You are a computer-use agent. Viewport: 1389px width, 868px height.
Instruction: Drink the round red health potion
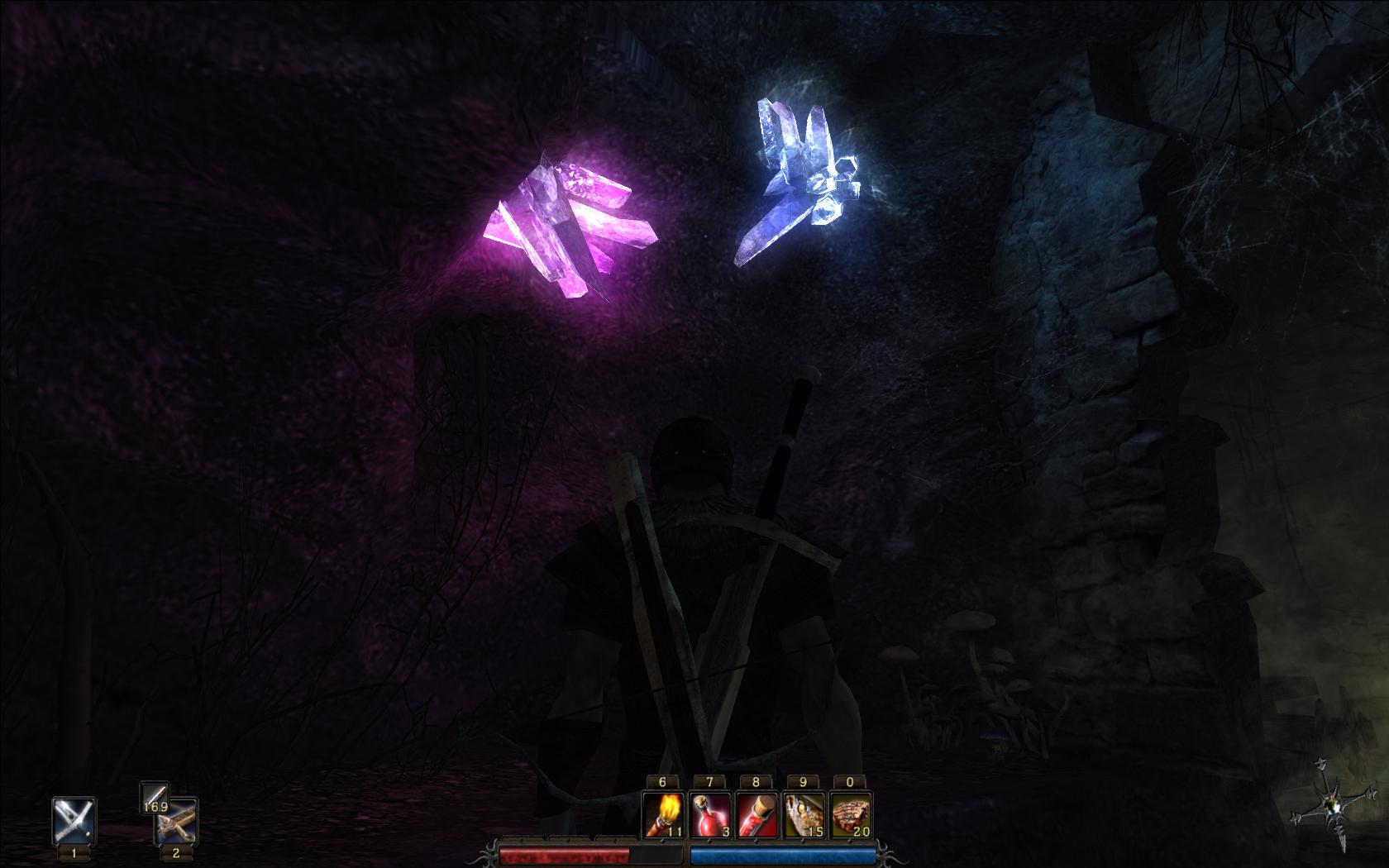[709, 814]
